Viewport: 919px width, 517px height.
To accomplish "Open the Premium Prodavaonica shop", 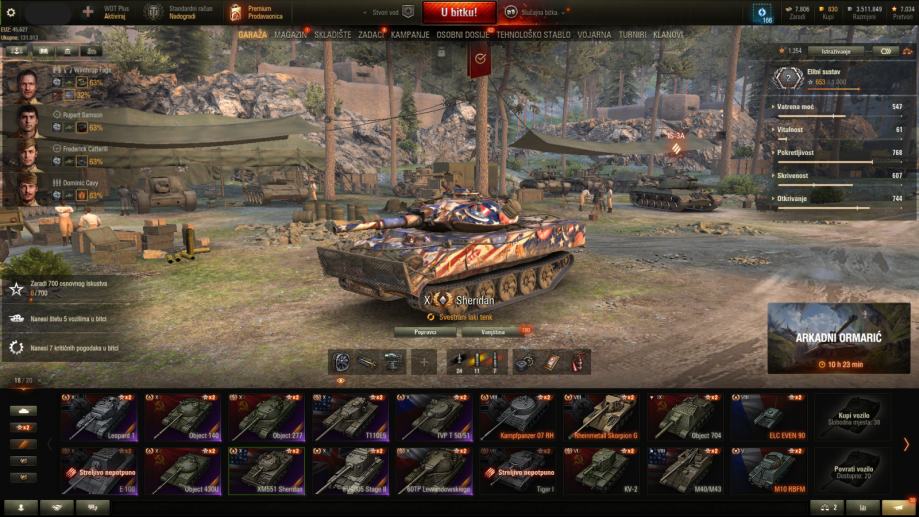I will tap(254, 12).
